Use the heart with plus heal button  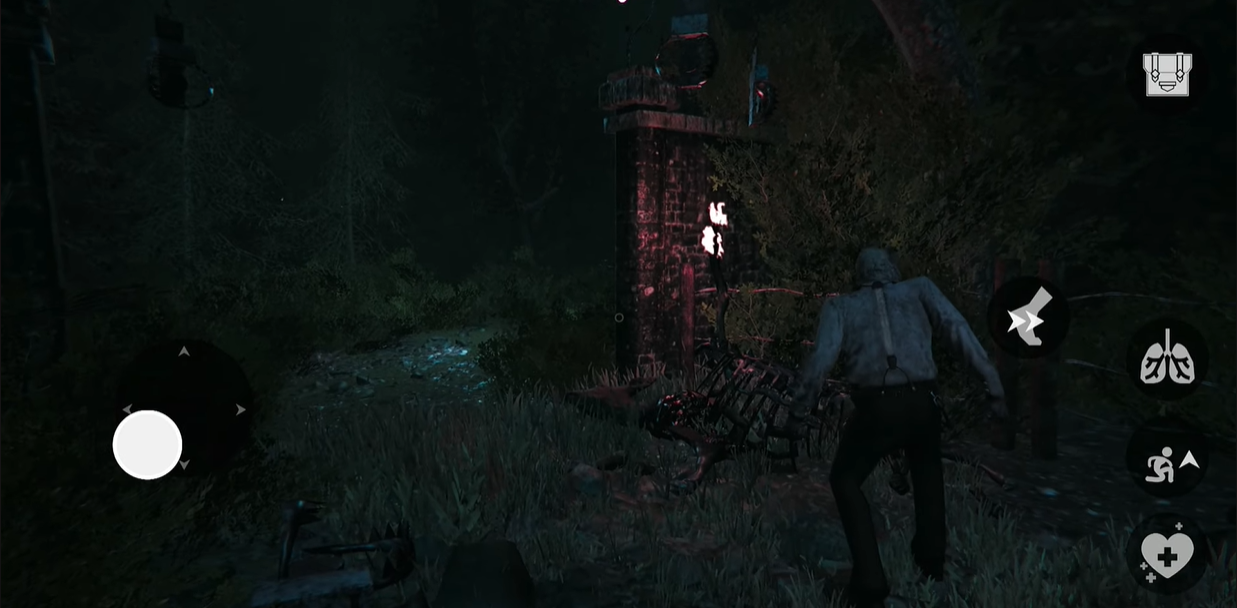tap(1167, 551)
